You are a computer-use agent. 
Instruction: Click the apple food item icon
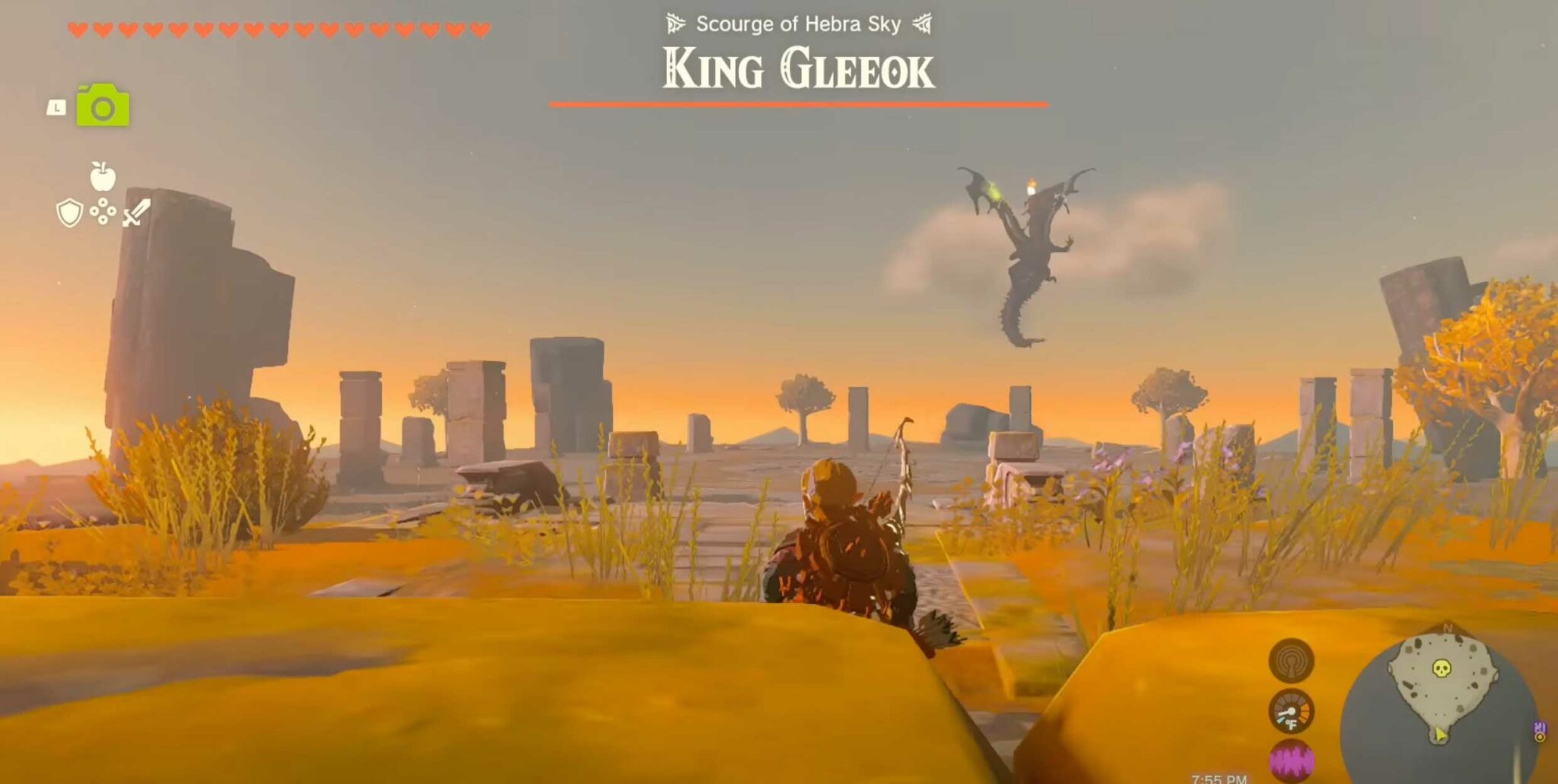coord(103,176)
